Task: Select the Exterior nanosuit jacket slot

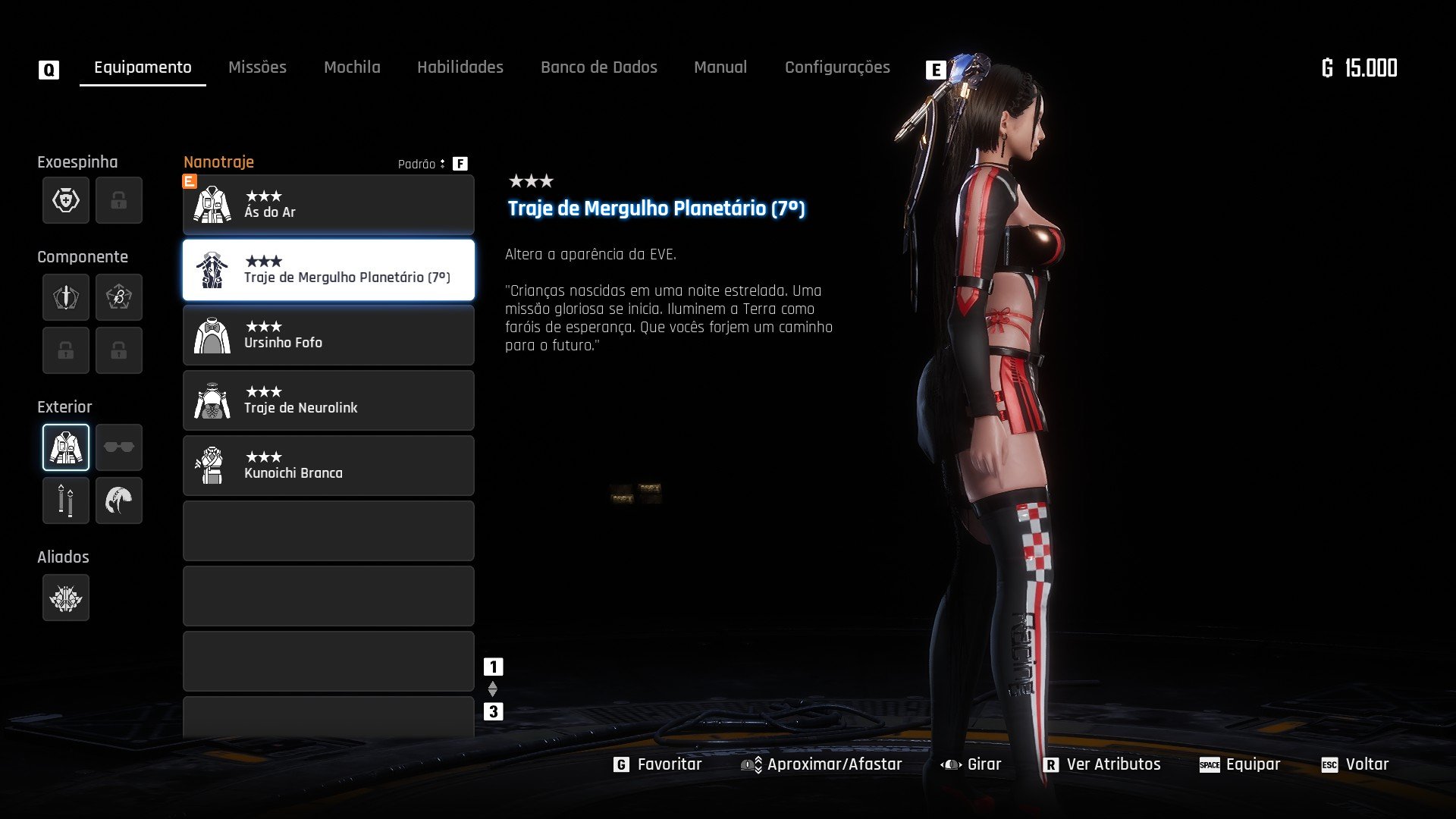Action: tap(66, 447)
